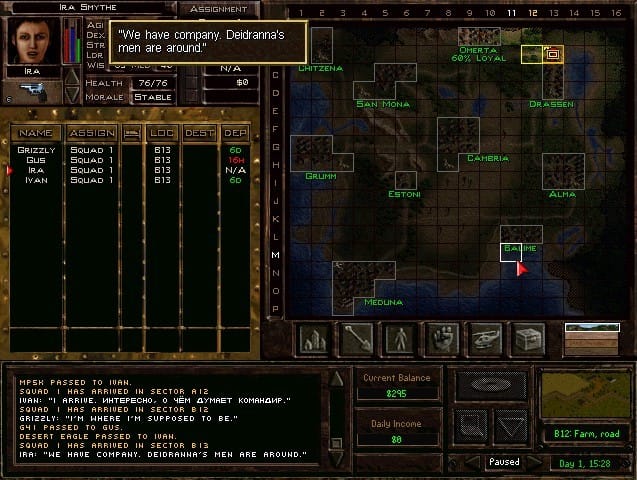
Task: Toggle the crate items map filter
Action: [528, 339]
